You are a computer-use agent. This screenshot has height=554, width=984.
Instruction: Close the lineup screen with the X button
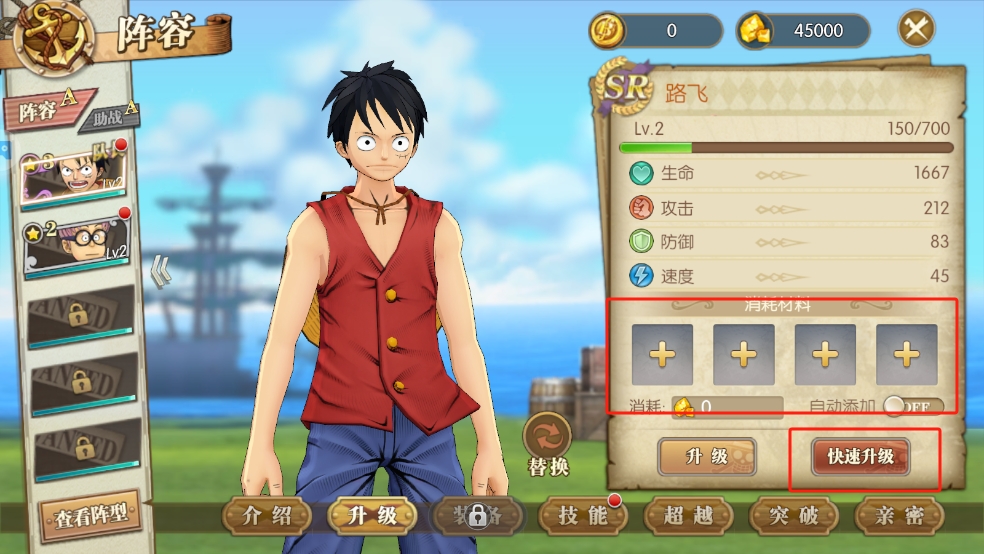coord(916,30)
